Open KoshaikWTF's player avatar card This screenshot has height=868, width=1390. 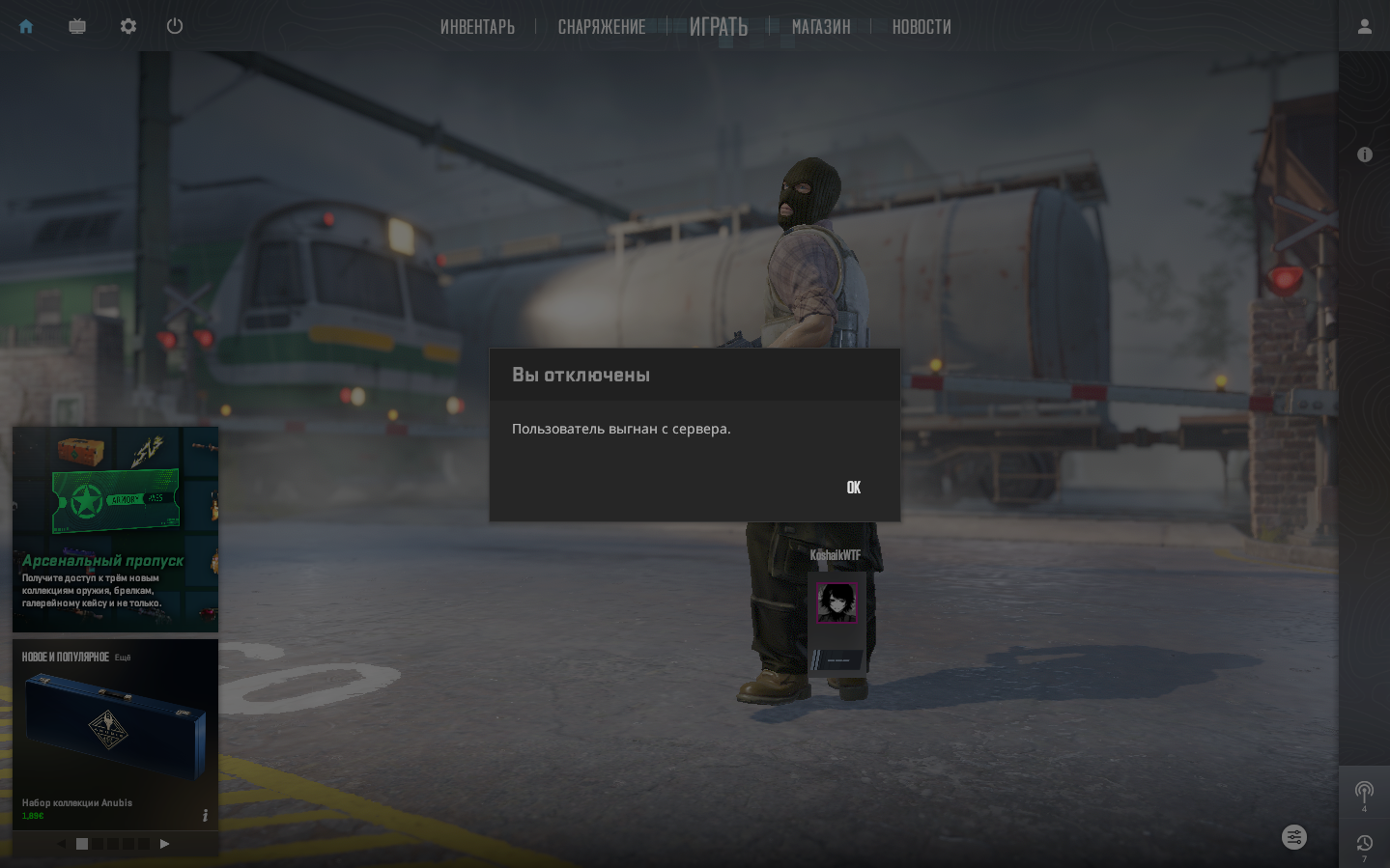(x=837, y=603)
